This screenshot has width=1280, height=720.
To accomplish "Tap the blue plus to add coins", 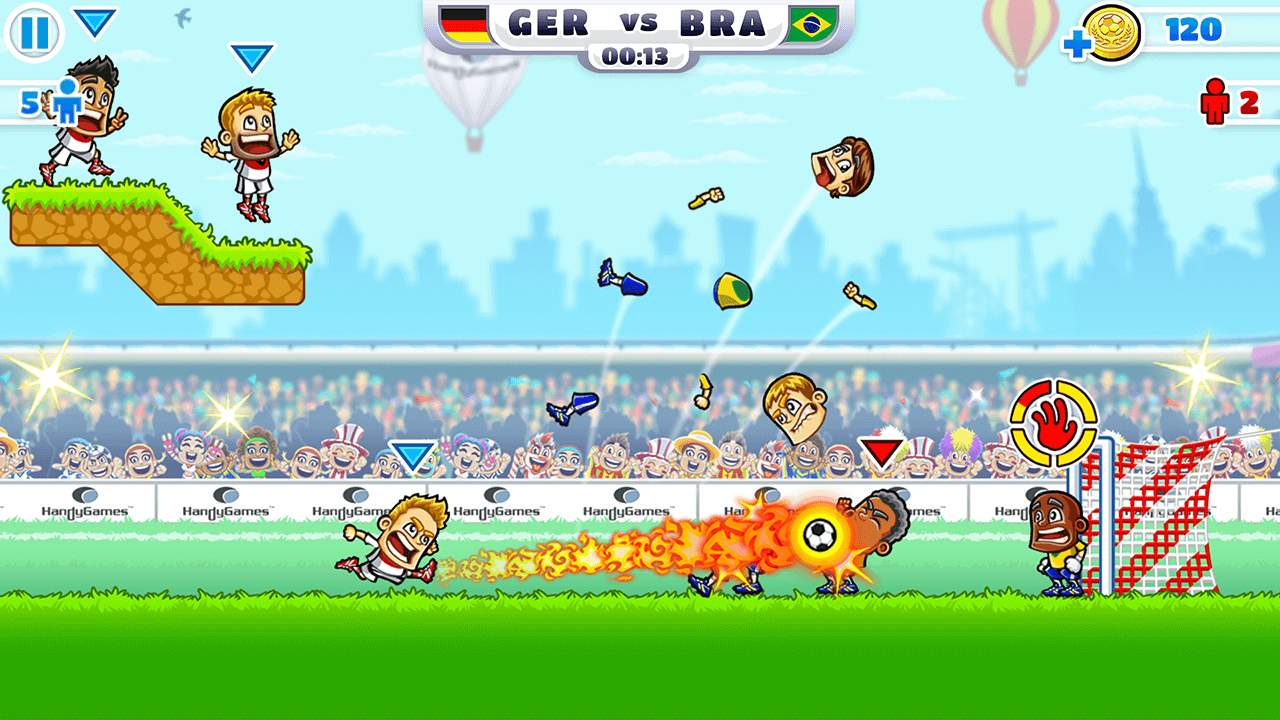I will coord(1077,45).
